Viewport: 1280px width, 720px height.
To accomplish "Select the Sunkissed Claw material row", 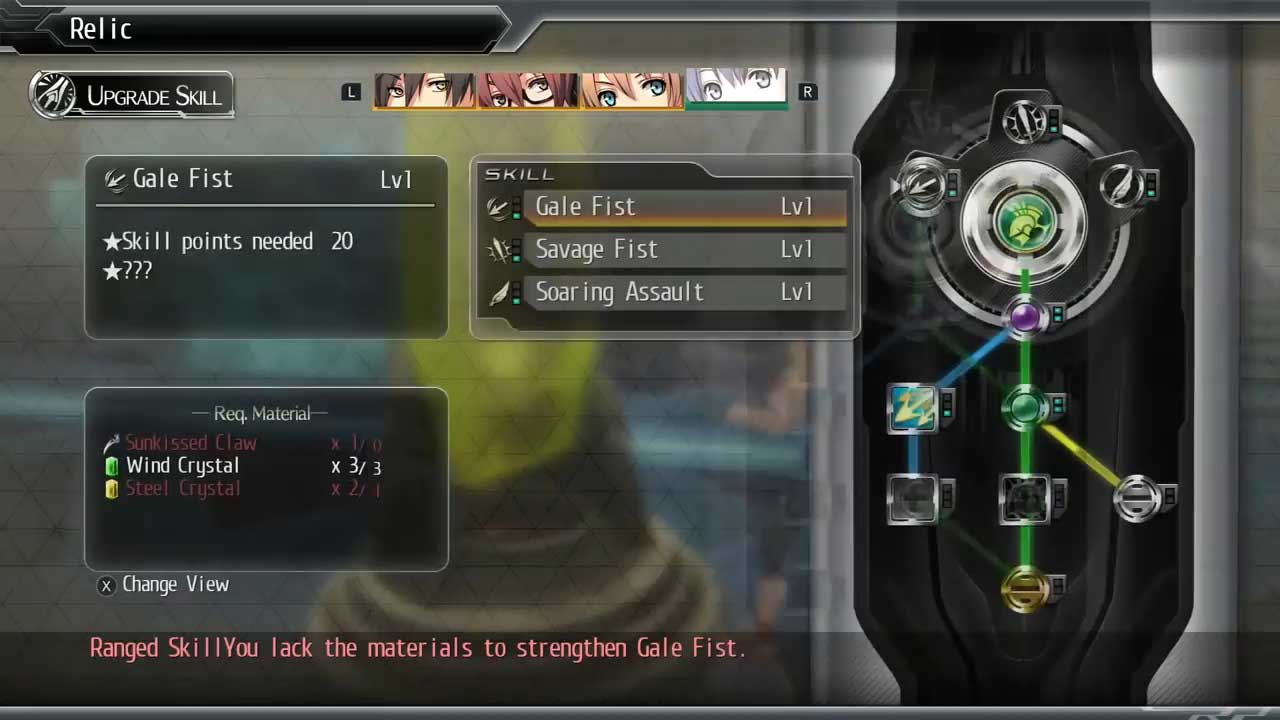I will click(x=242, y=443).
